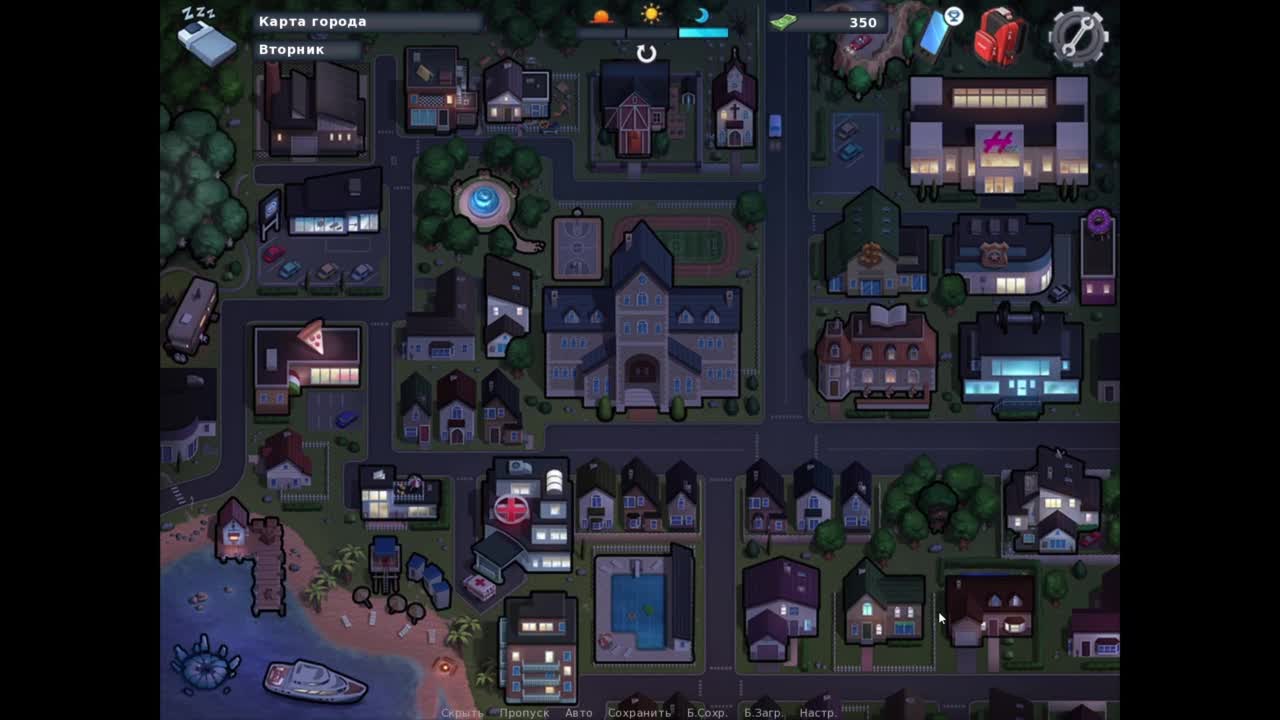Choose the gym with dumbbell roof
Screen dimensions: 1280x720
(x=1019, y=357)
